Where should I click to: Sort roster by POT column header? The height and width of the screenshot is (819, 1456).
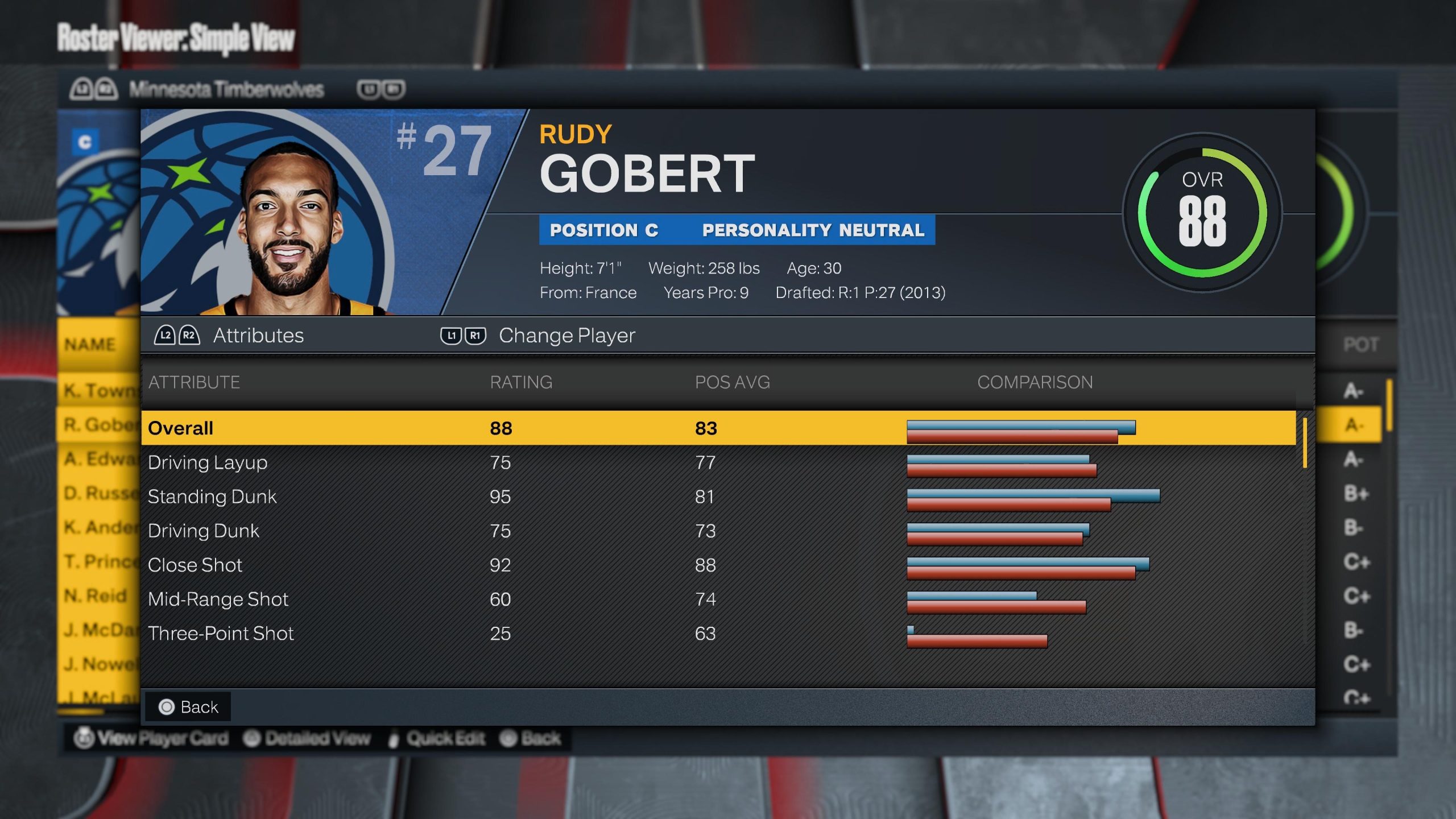[1360, 344]
